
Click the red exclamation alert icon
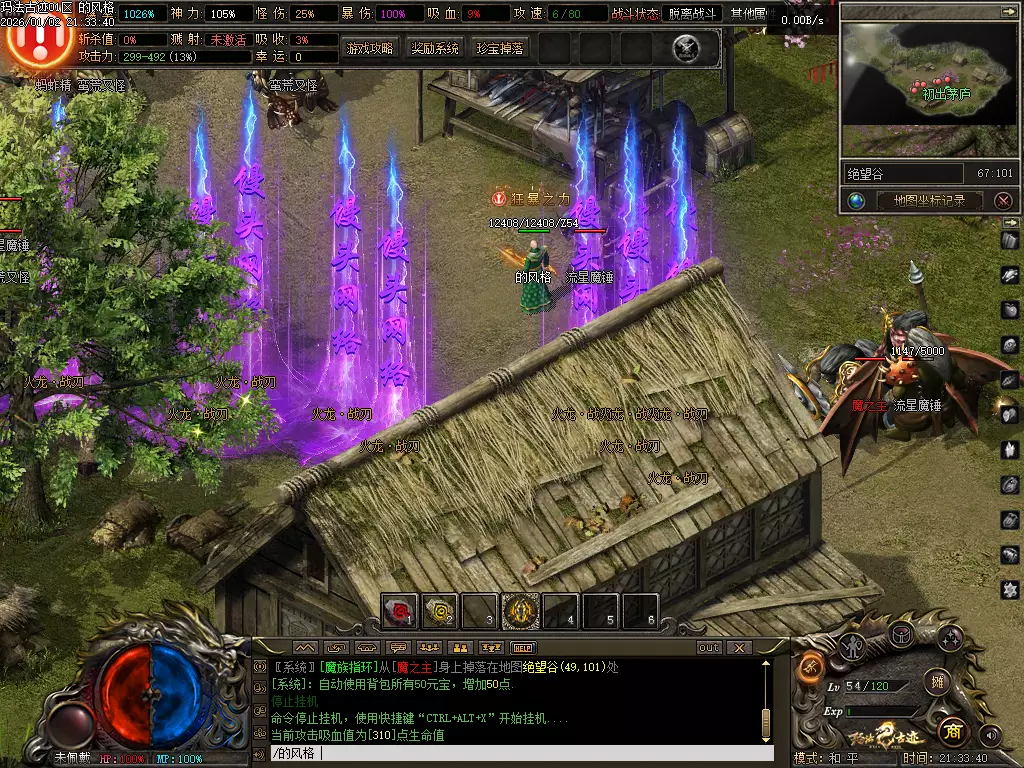(39, 41)
